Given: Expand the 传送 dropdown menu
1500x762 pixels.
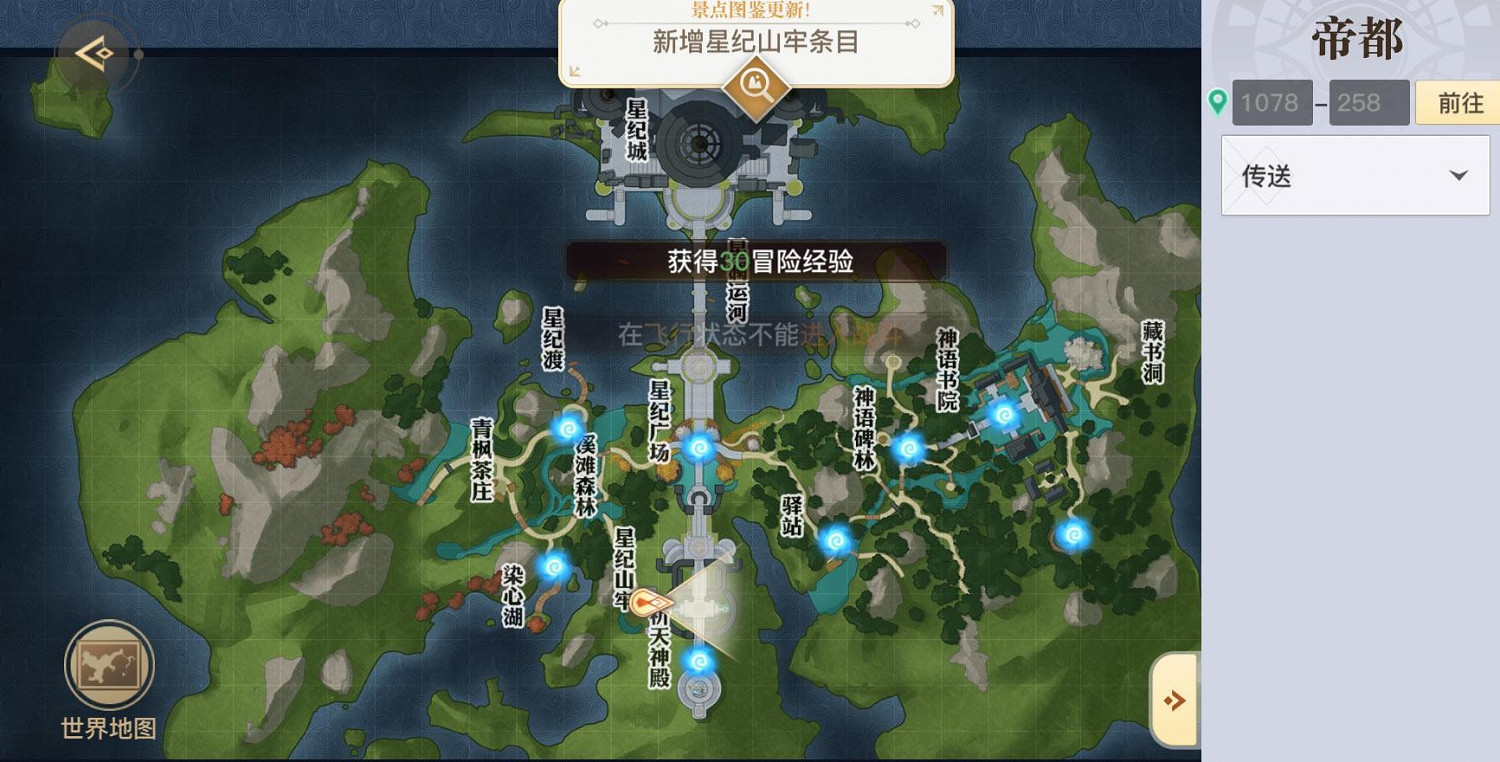Looking at the screenshot, I should tap(1355, 176).
